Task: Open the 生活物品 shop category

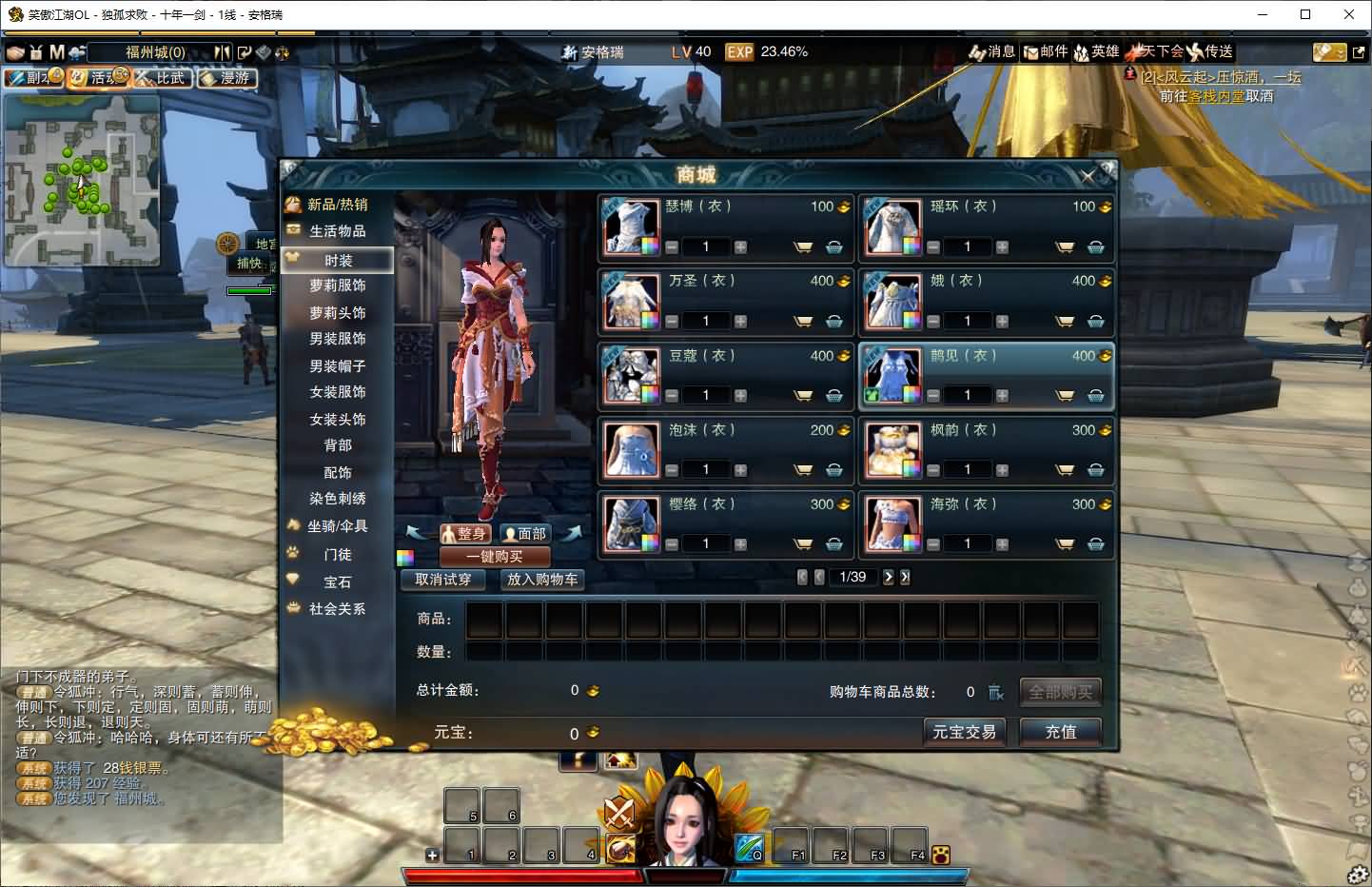Action: 337,231
